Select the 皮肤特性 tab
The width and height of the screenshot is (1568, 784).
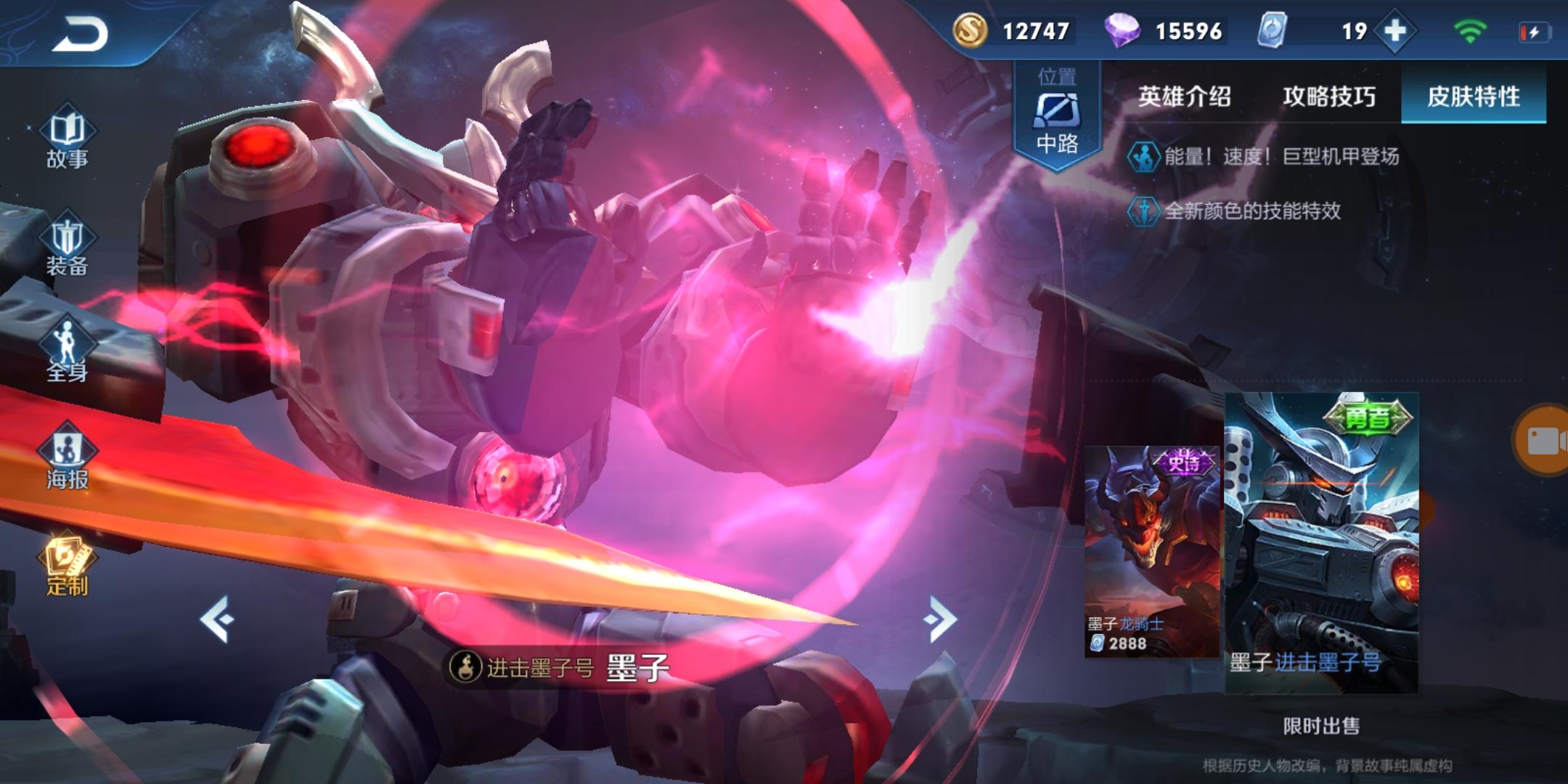(1473, 96)
